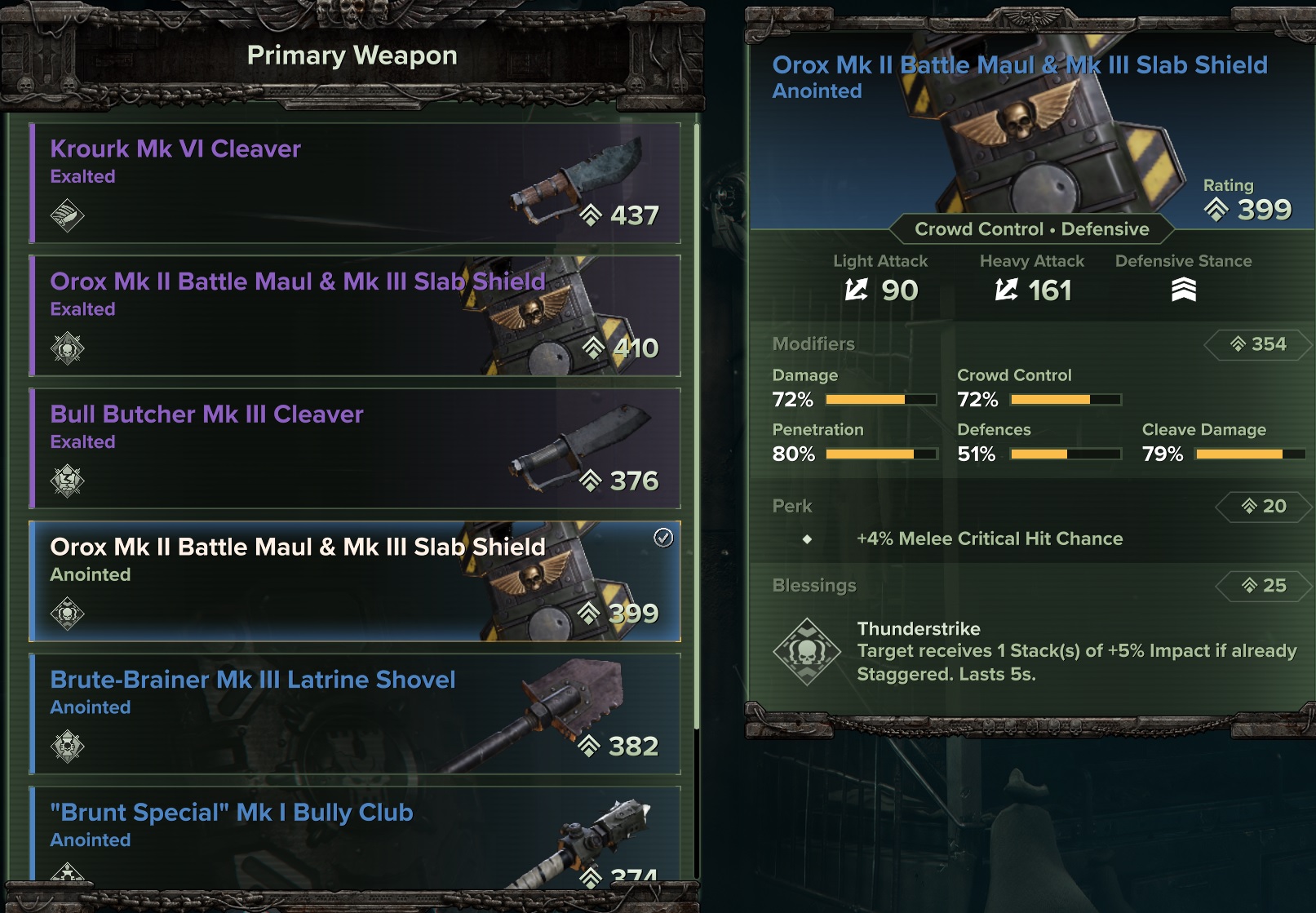This screenshot has width=1316, height=913.
Task: Choose the Exalted Orox Battle Maul rated 410
Action: click(355, 317)
